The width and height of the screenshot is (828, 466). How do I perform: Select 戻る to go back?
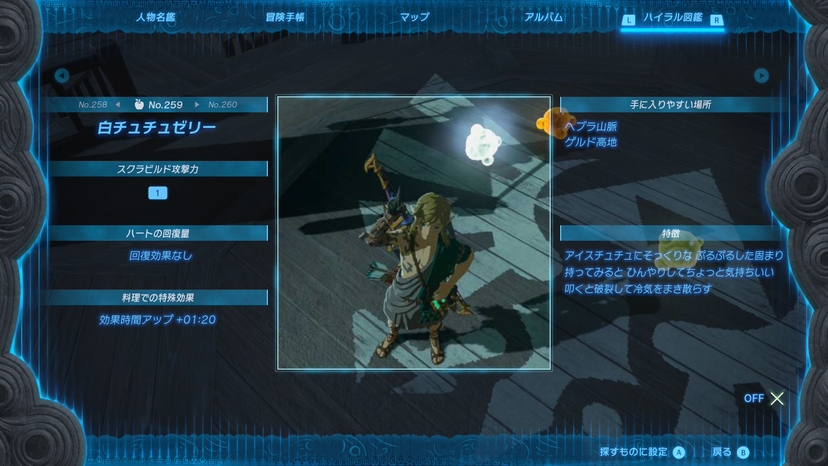pos(730,452)
